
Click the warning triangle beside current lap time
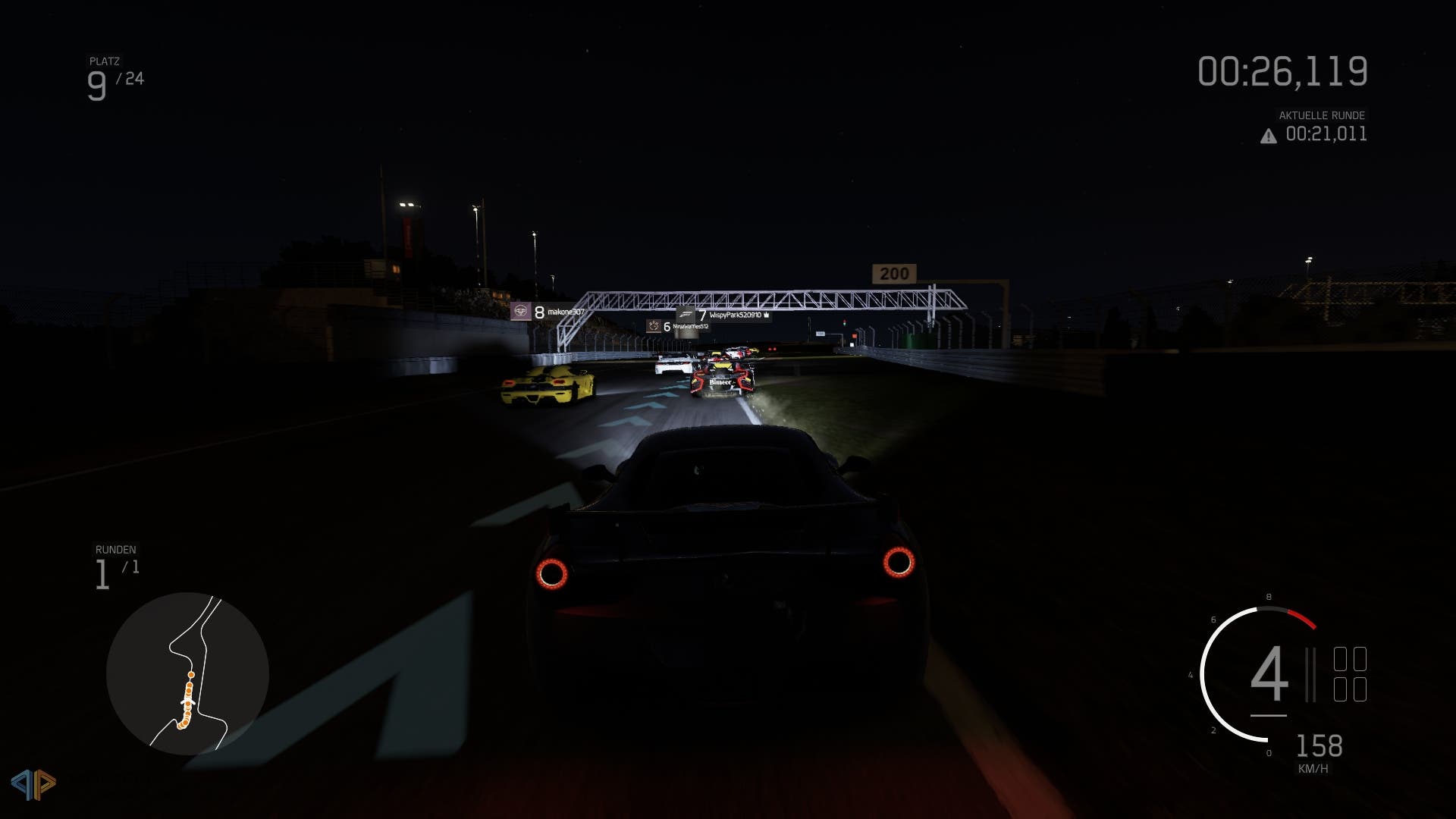coord(1268,136)
